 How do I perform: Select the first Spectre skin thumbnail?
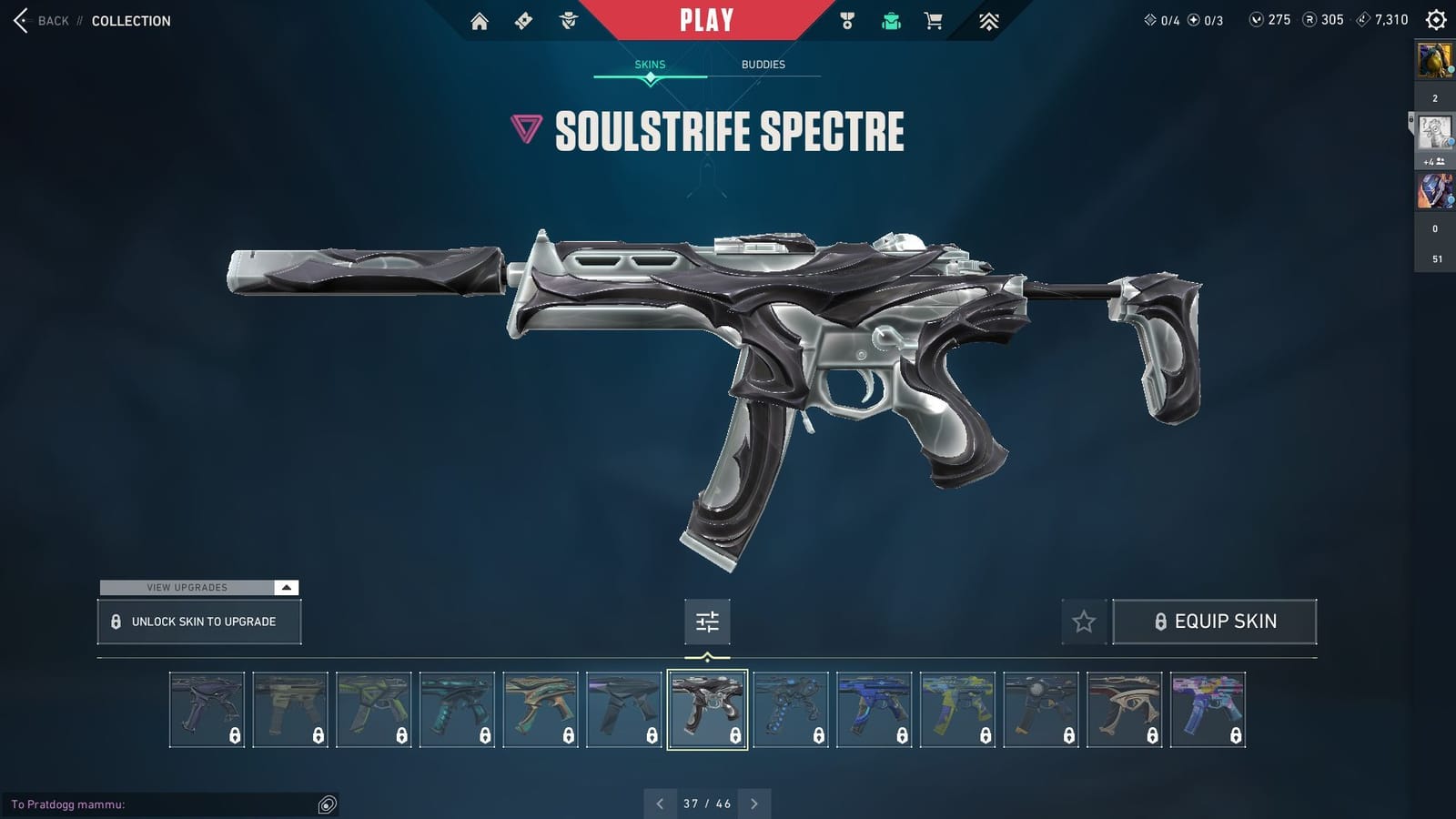(x=207, y=709)
